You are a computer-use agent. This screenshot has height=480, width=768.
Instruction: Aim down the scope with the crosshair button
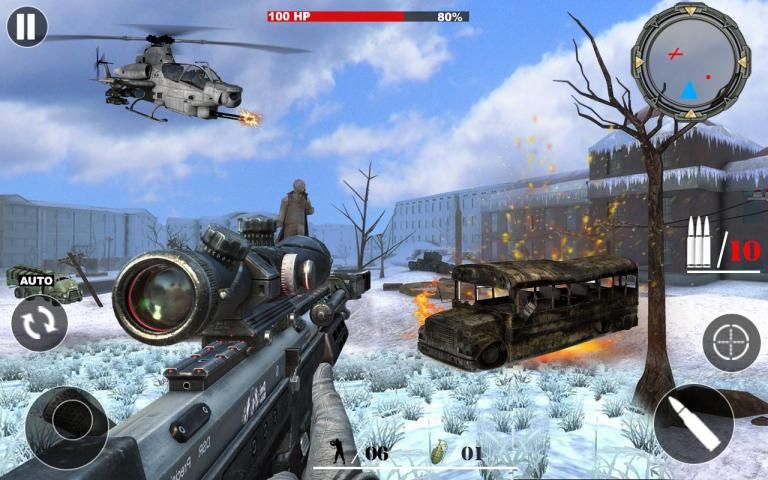(731, 343)
